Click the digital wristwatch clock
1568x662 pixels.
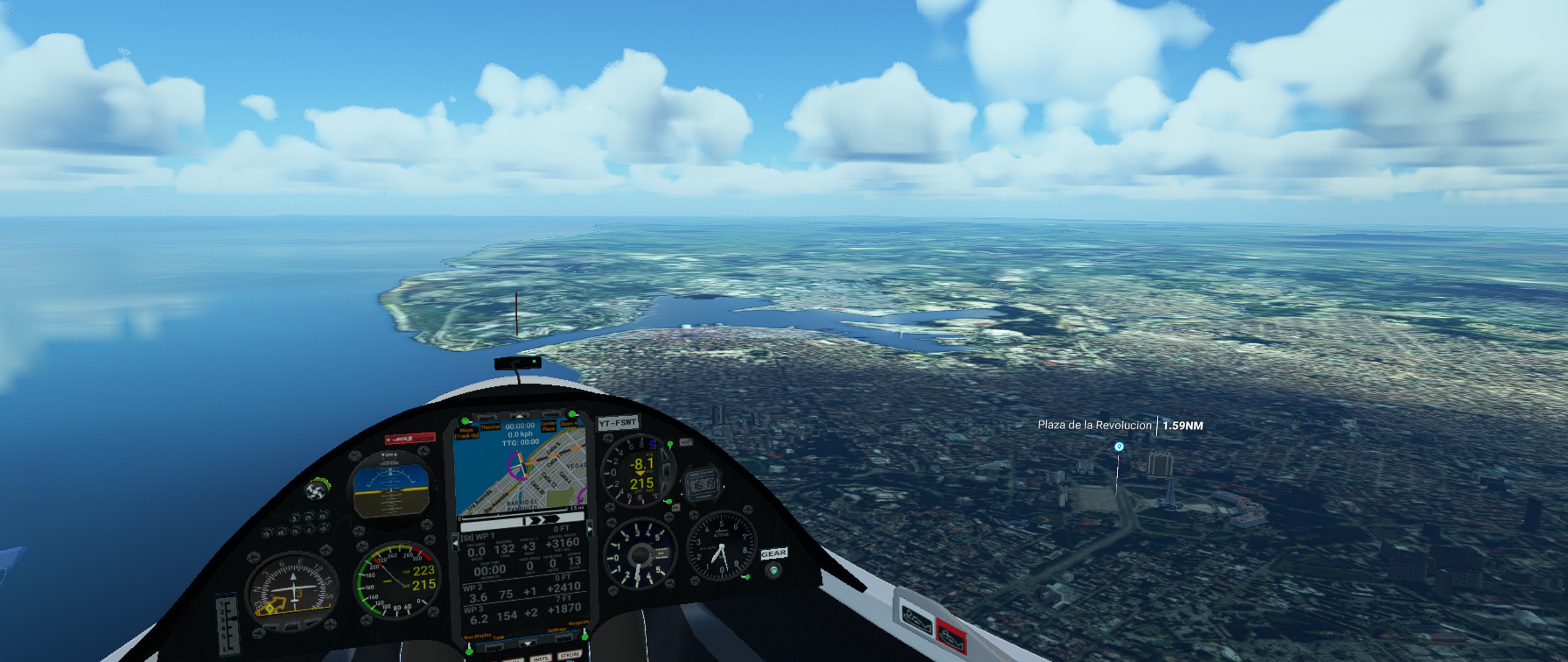click(x=701, y=486)
